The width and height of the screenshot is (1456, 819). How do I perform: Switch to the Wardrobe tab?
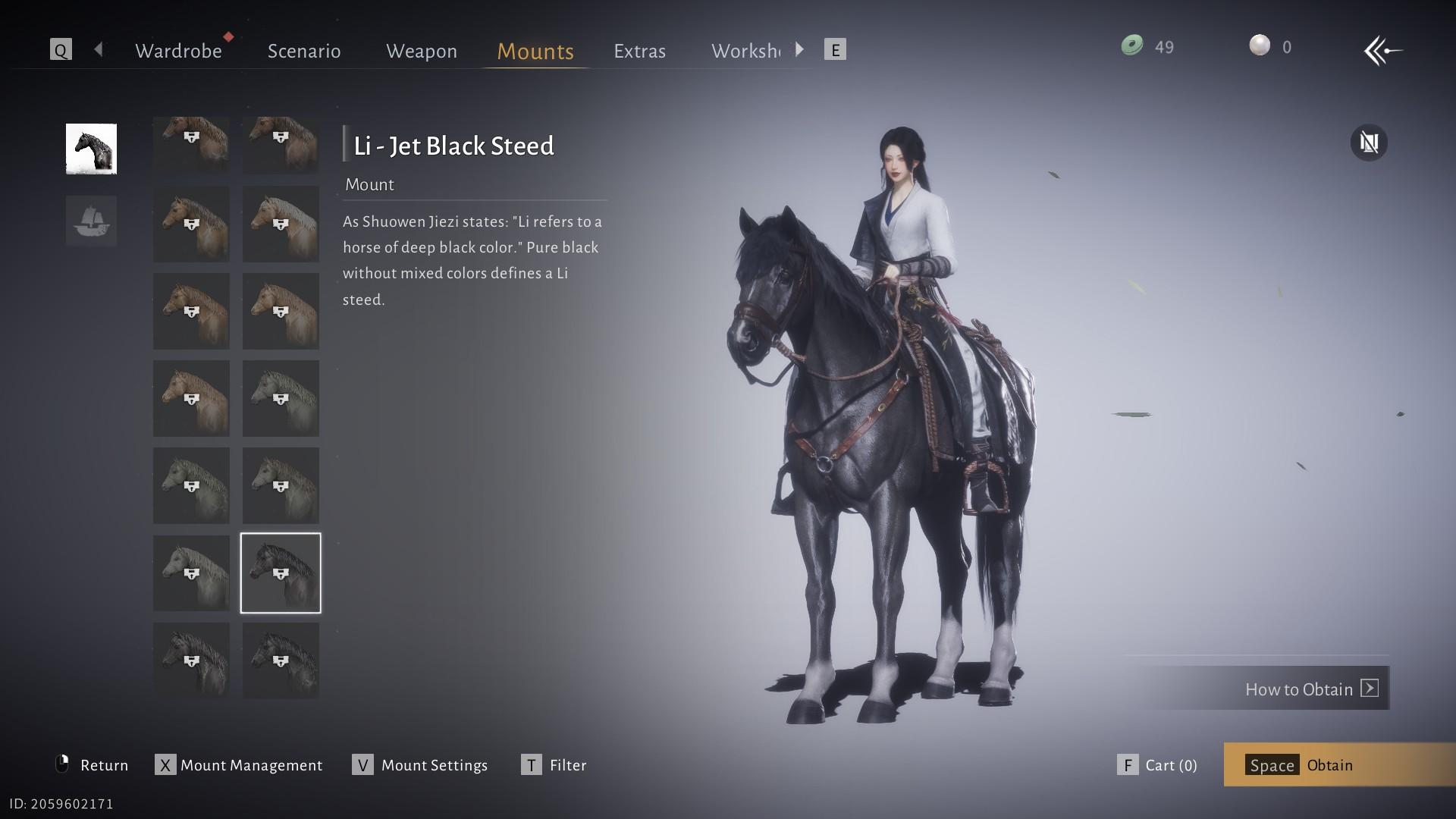coord(178,51)
